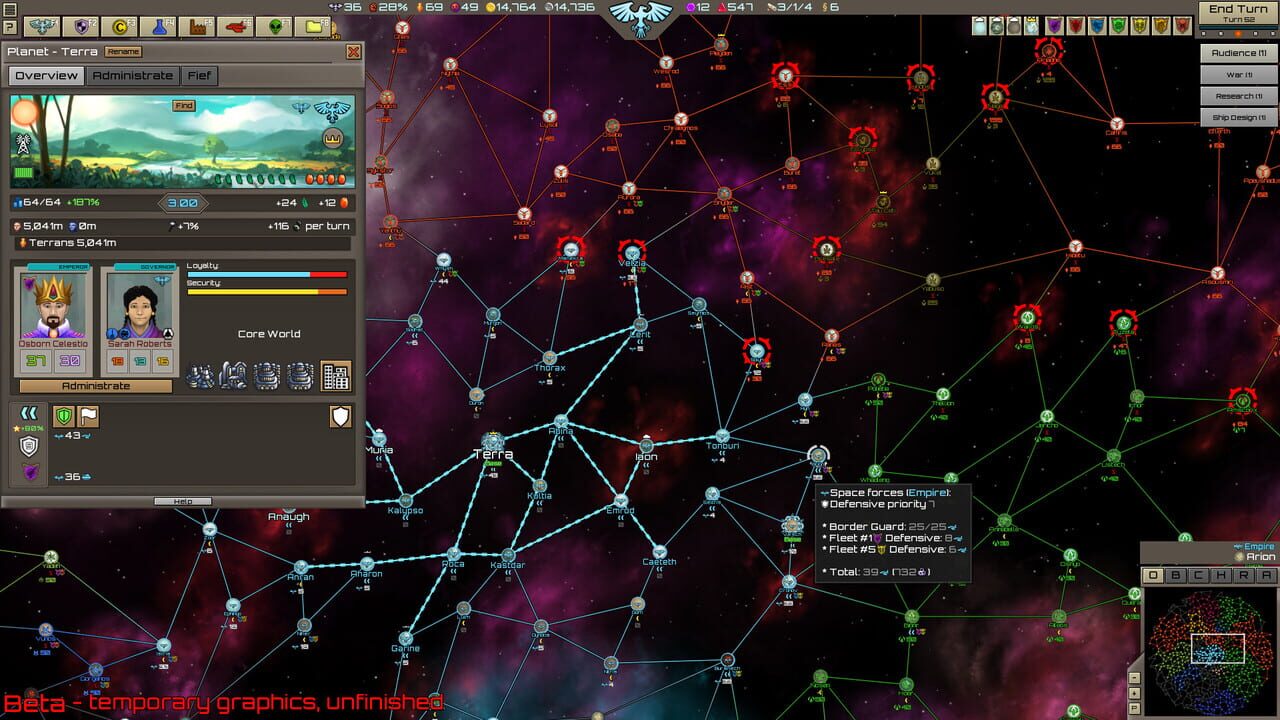Click the minimap in the bottom right corner
The width and height of the screenshot is (1280, 720).
pyautogui.click(x=1210, y=650)
